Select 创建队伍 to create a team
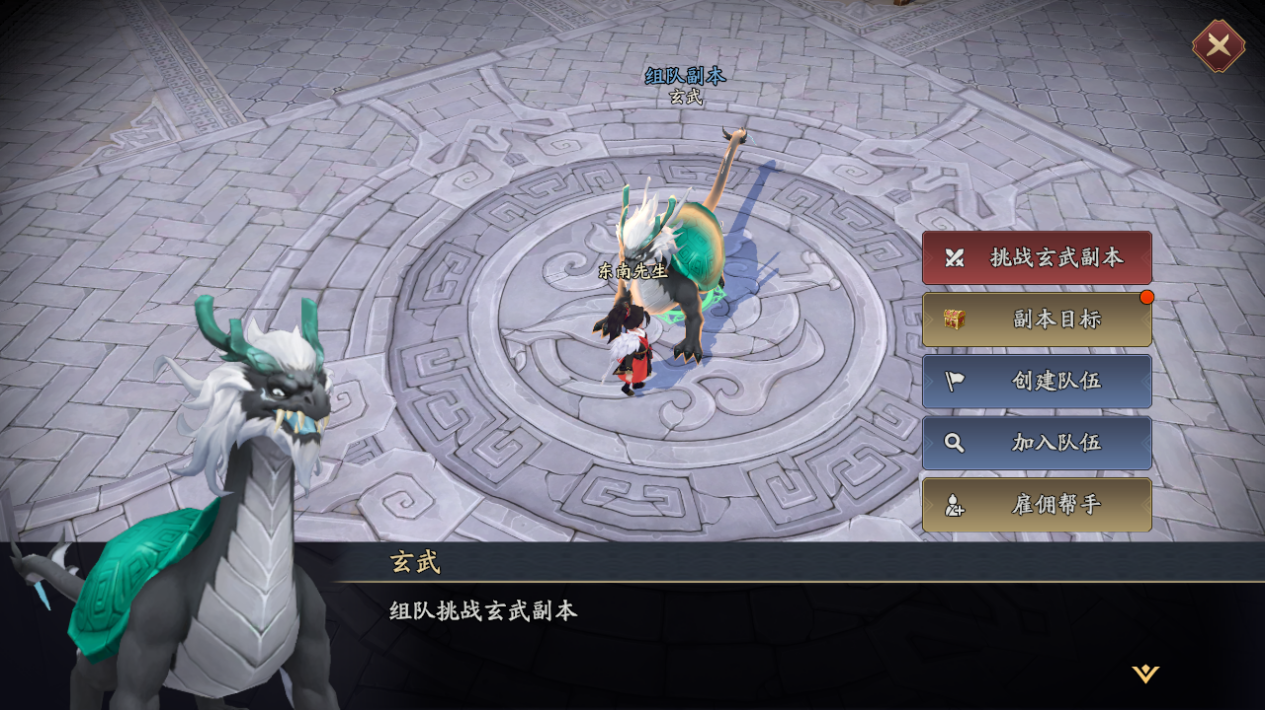 tap(1036, 381)
